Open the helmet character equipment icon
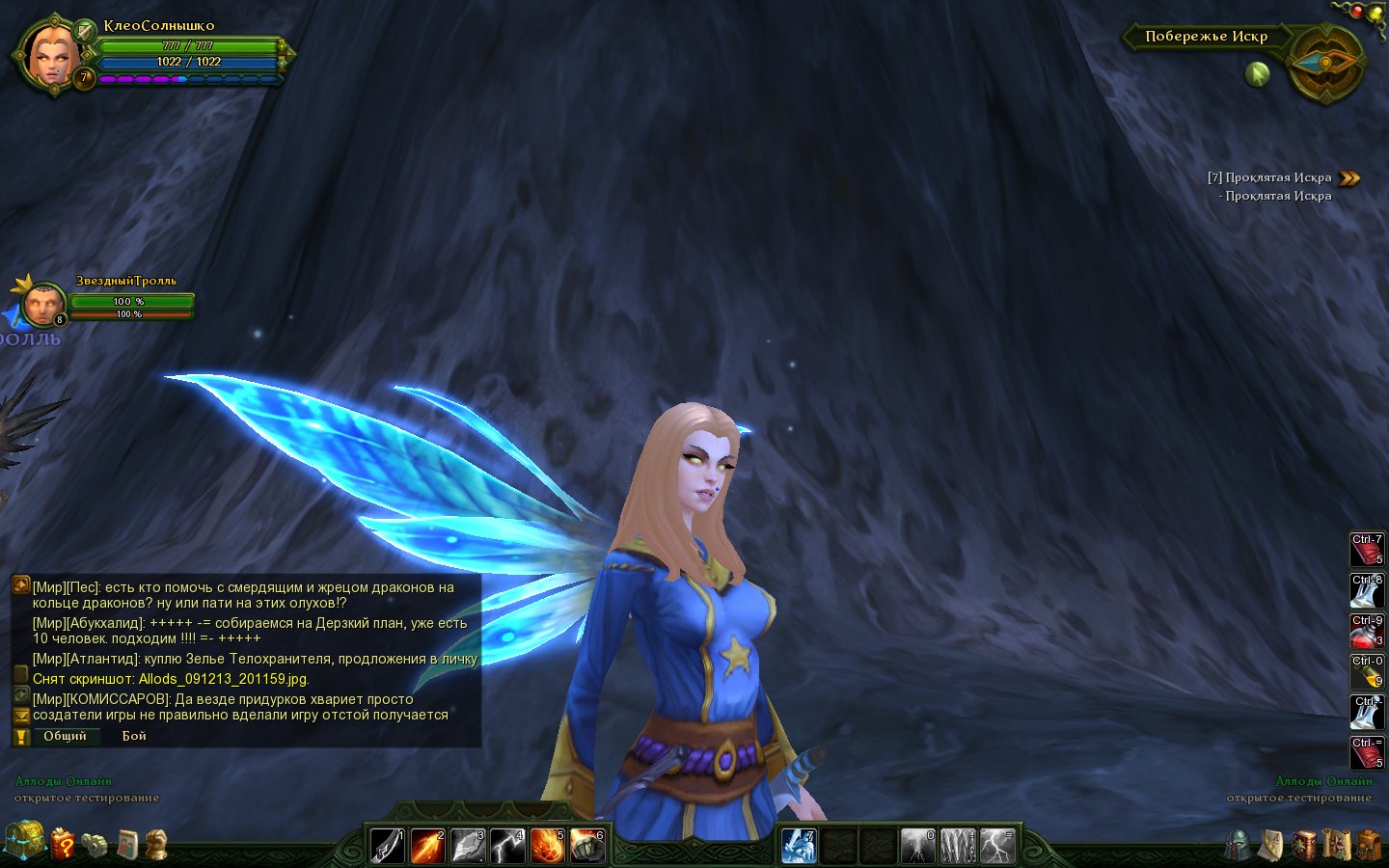This screenshot has height=868, width=1389. click(x=1239, y=845)
